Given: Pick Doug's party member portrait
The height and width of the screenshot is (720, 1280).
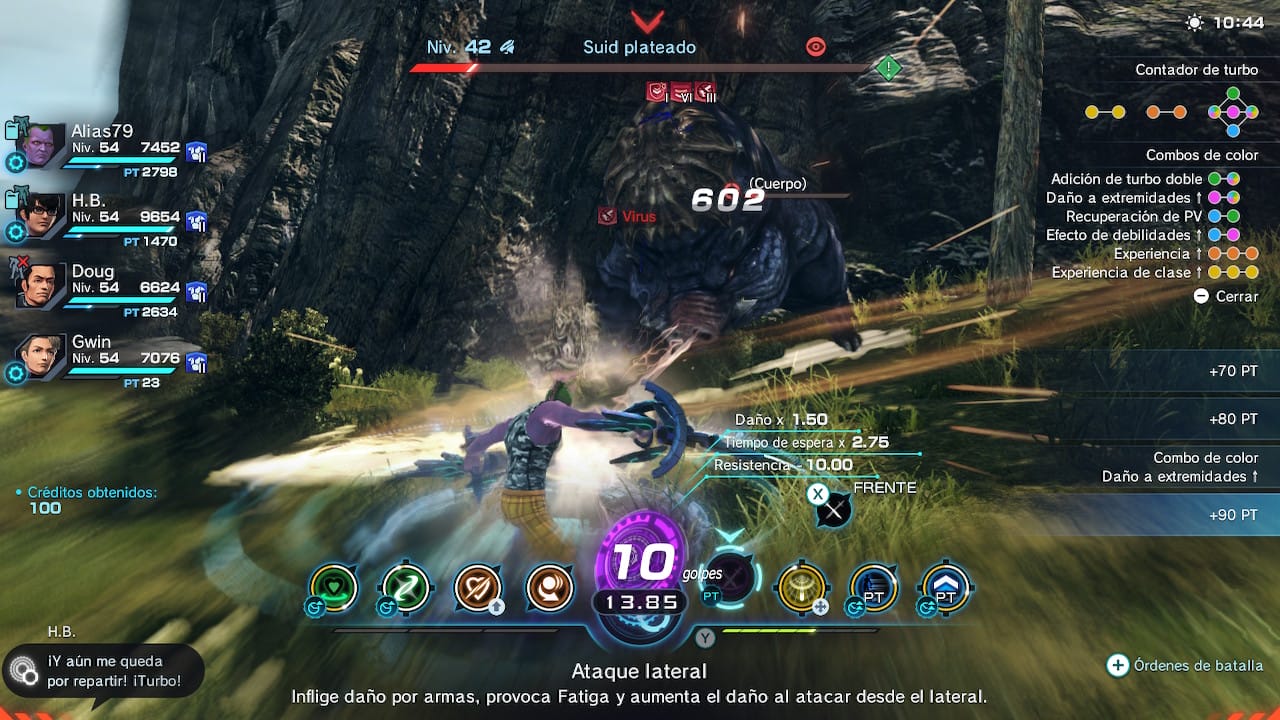Looking at the screenshot, I should point(40,286).
